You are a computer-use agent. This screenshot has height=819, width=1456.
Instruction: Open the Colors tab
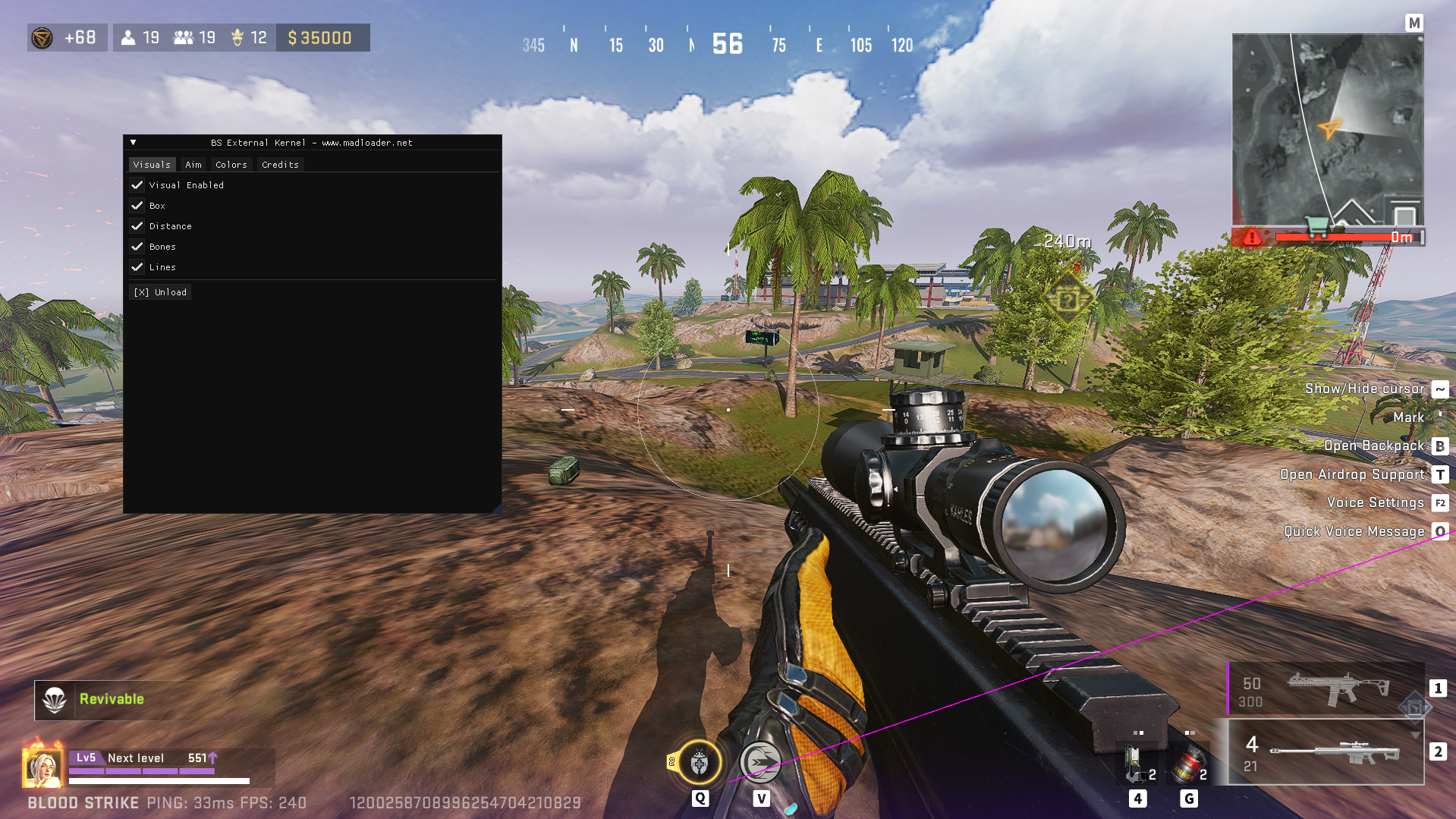click(x=231, y=164)
